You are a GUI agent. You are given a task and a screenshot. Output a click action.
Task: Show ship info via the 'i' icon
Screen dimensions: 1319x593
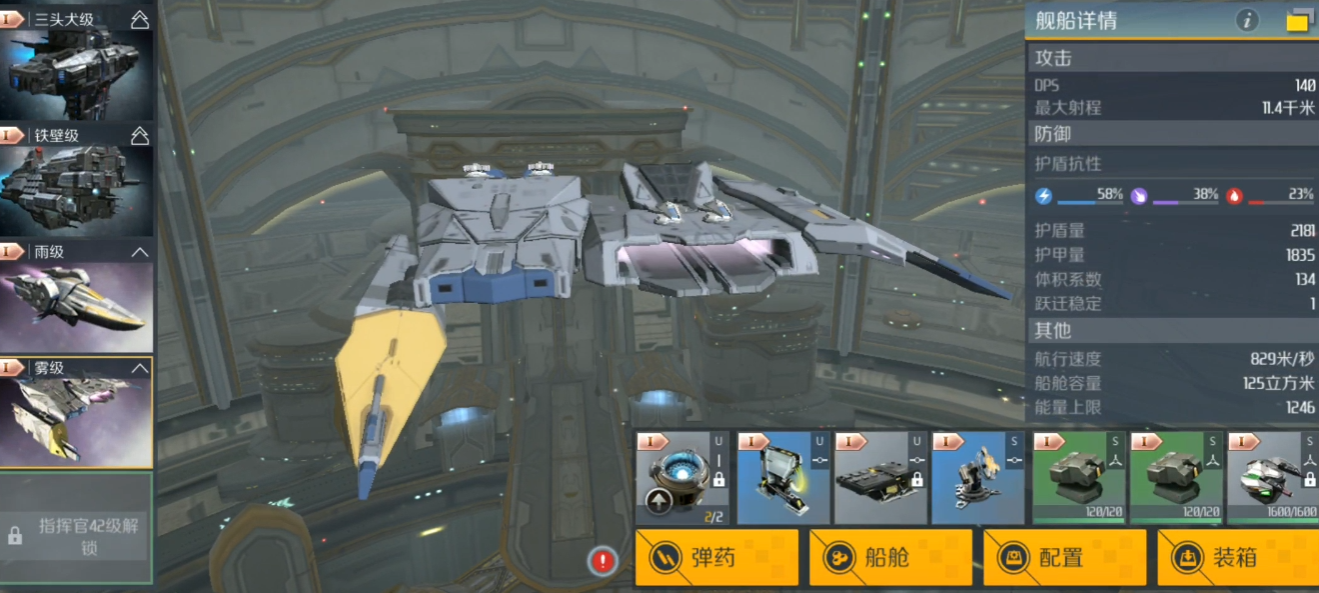click(1246, 20)
